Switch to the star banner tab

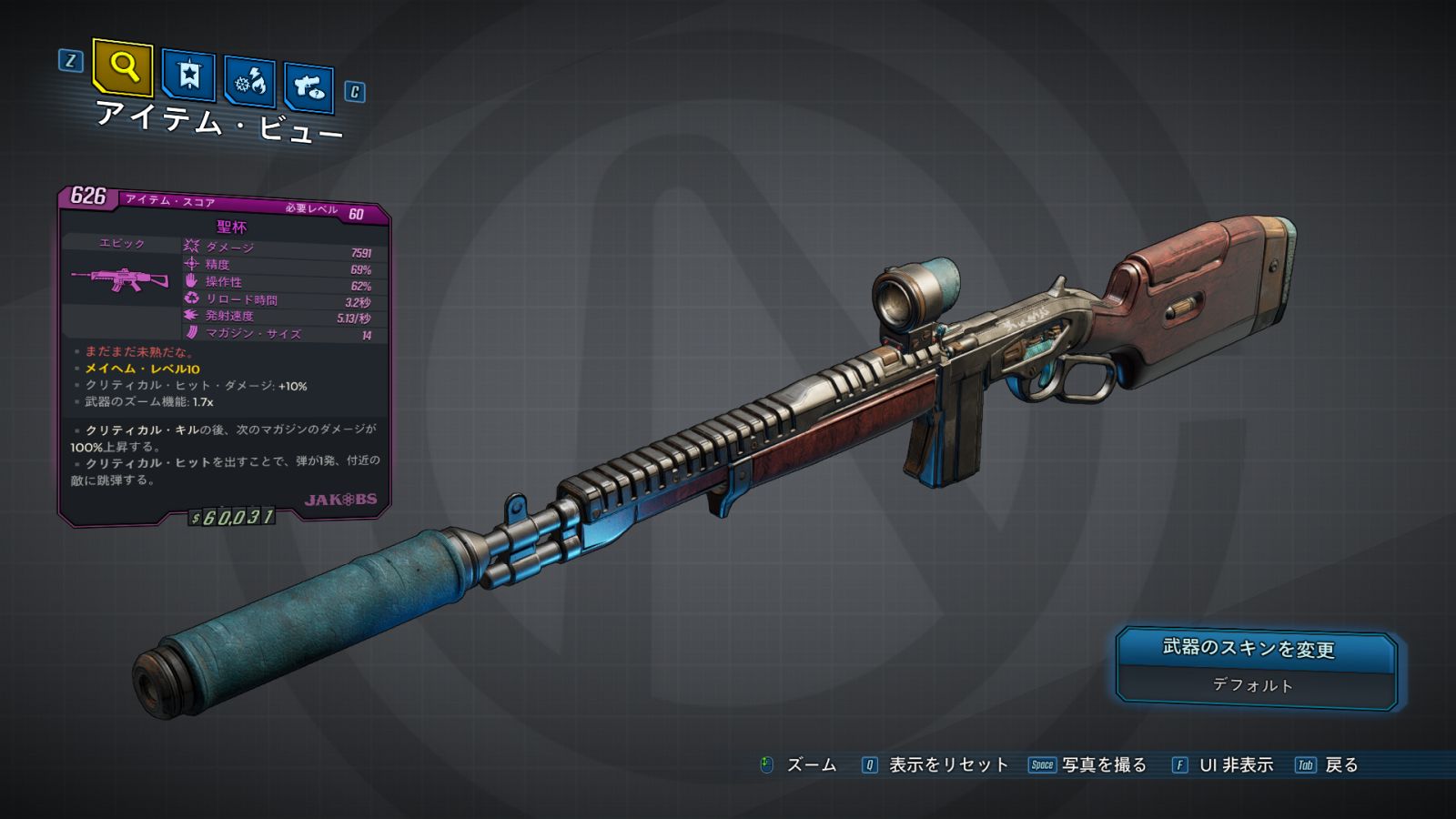(188, 76)
